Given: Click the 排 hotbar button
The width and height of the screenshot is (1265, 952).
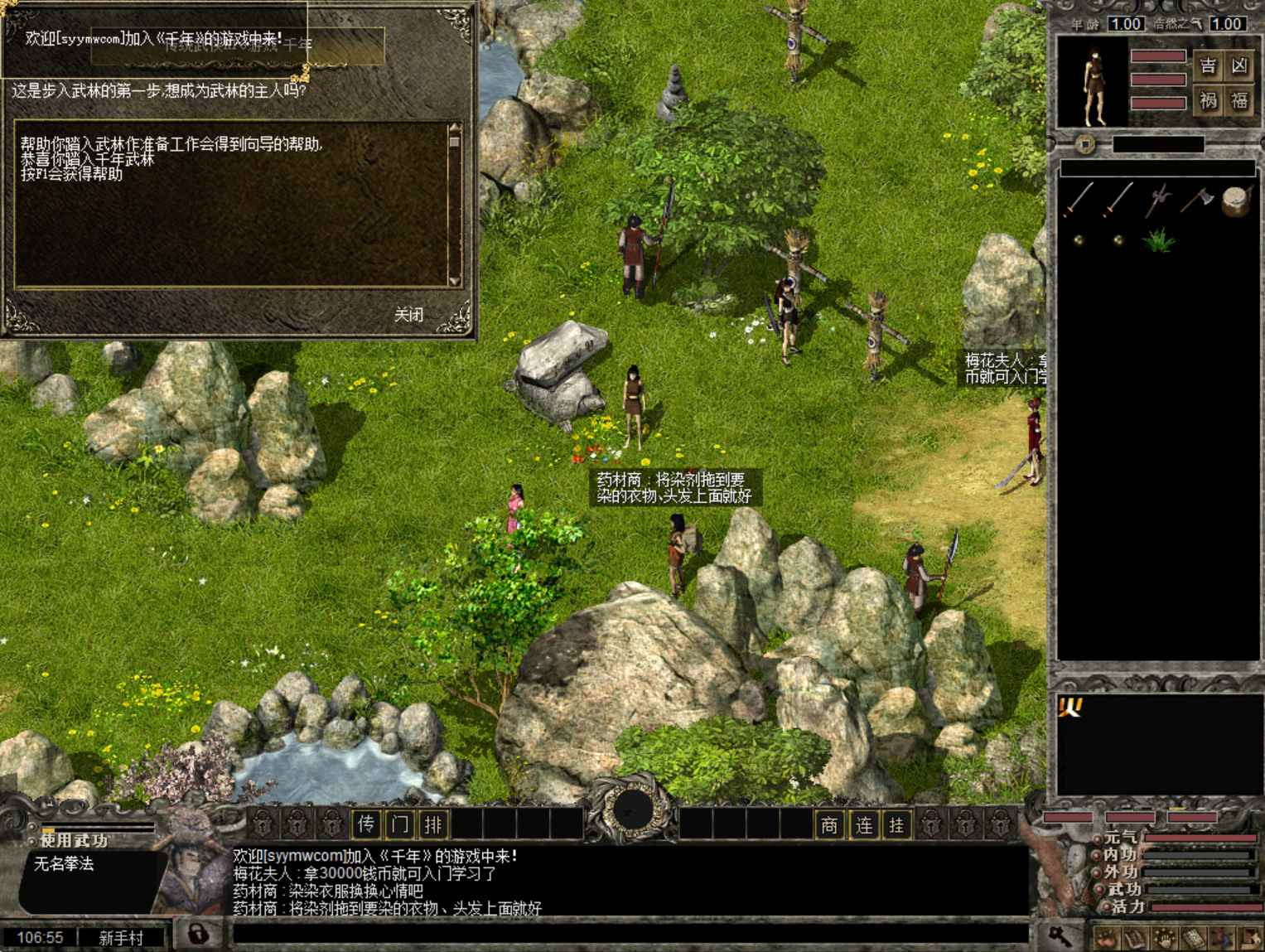Looking at the screenshot, I should pos(433,824).
